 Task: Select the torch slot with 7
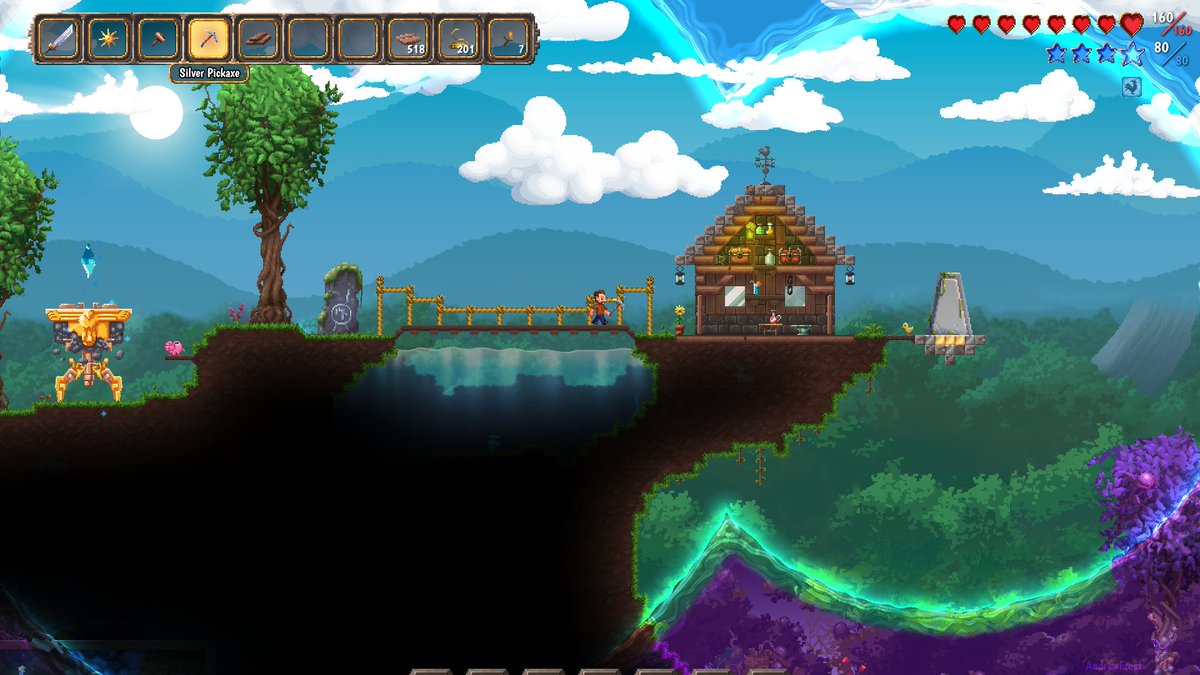coord(508,40)
